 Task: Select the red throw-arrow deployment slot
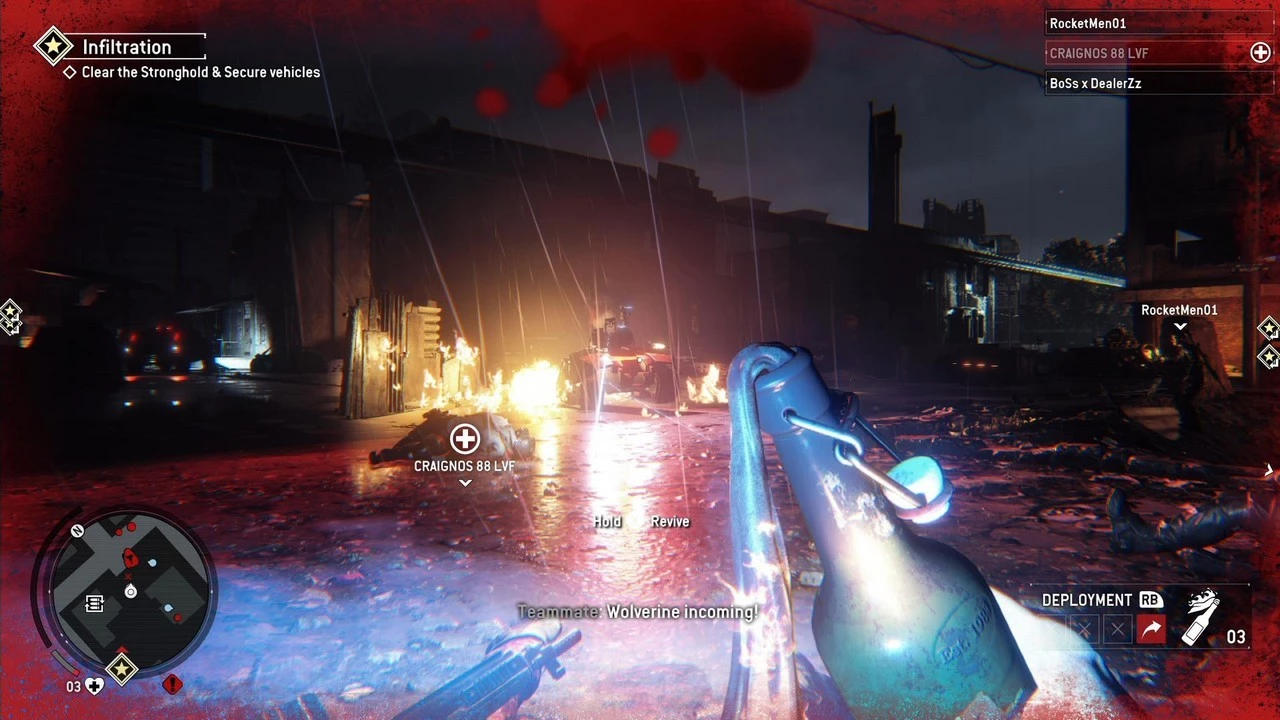(1151, 629)
